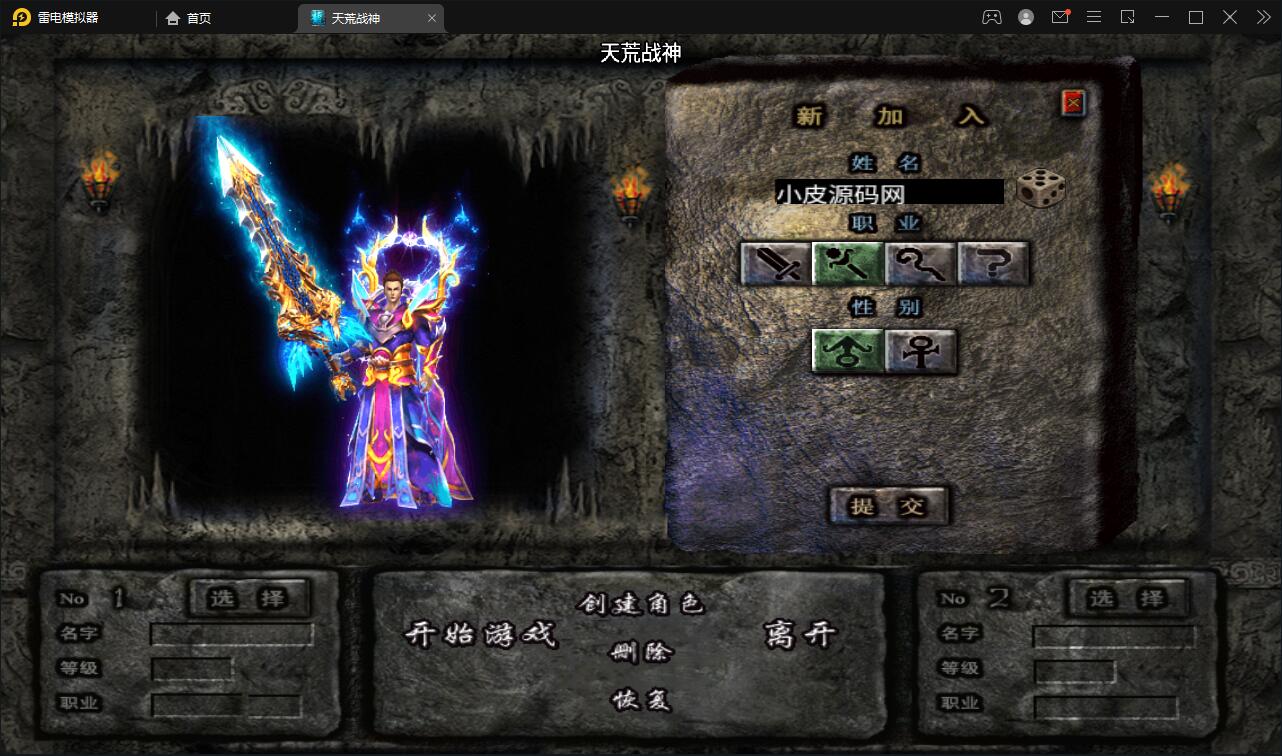This screenshot has width=1282, height=756.
Task: Click the user account avatar icon
Action: point(1025,17)
